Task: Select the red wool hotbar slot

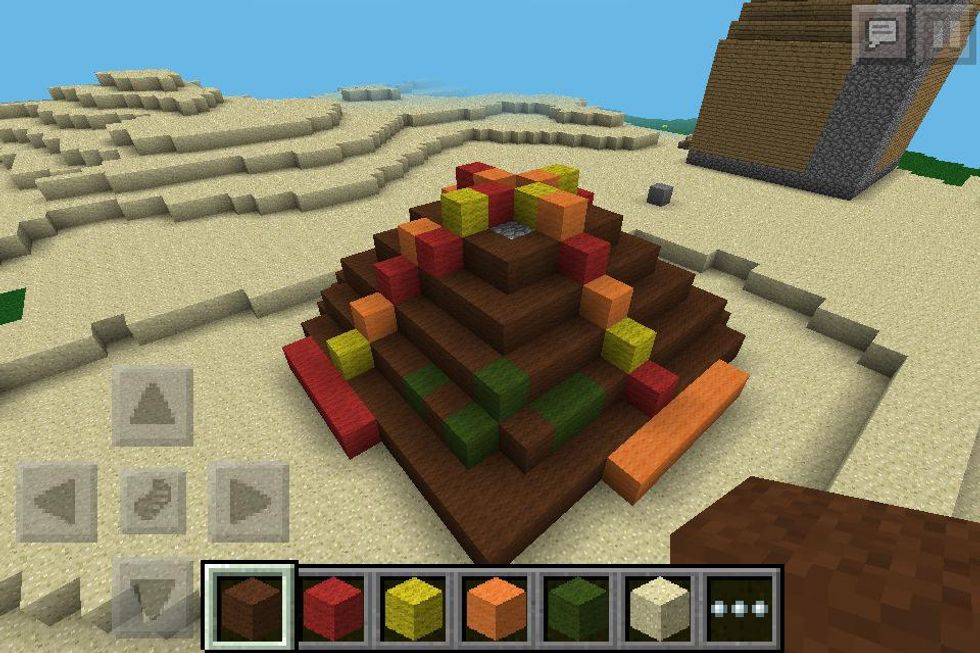Action: [x=332, y=607]
